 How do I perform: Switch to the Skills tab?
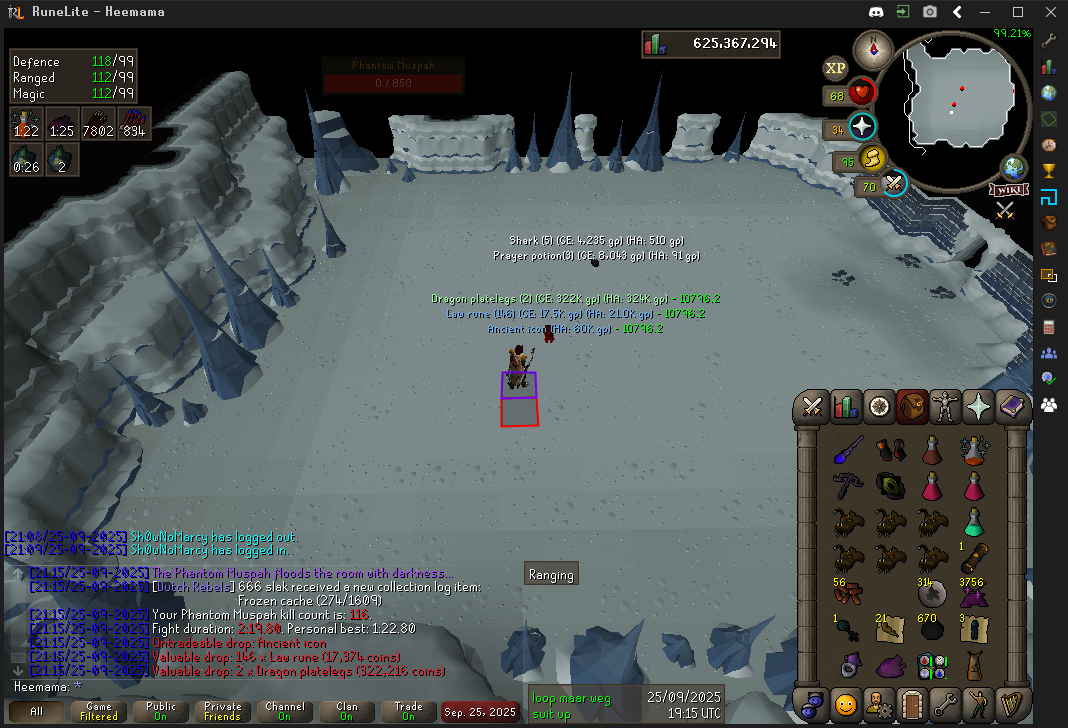846,407
